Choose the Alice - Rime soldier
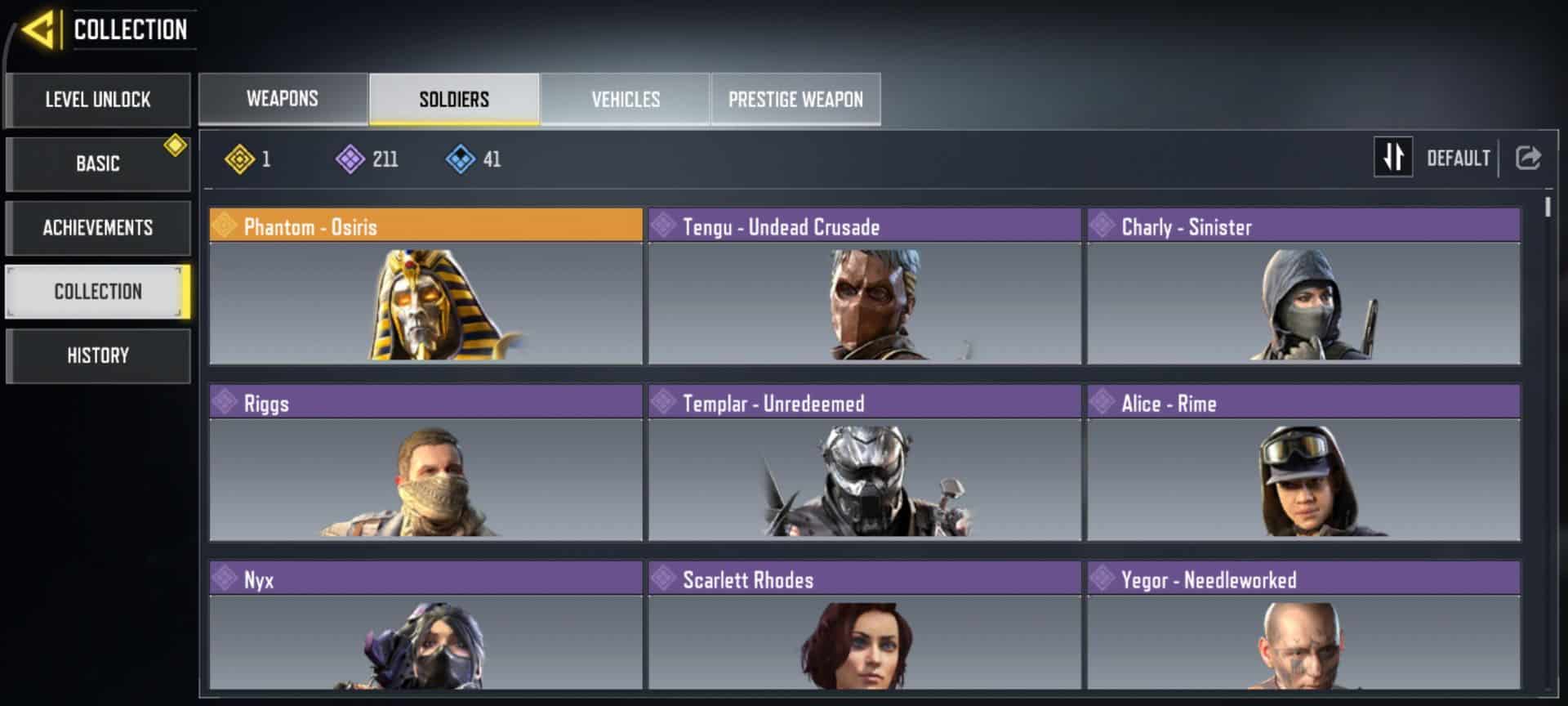Image resolution: width=1568 pixels, height=706 pixels. pos(1303,462)
